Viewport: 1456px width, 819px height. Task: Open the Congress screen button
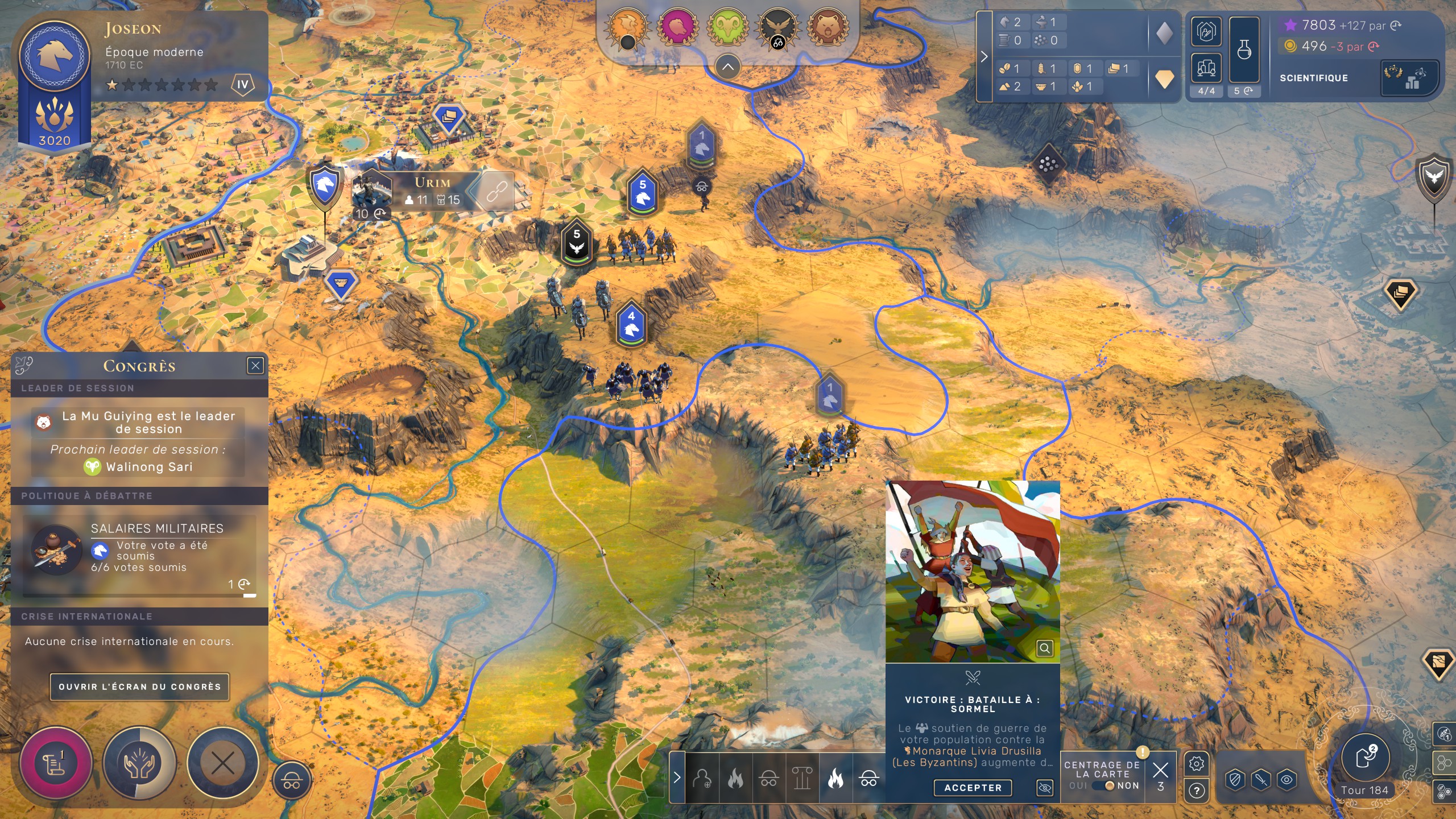139,686
